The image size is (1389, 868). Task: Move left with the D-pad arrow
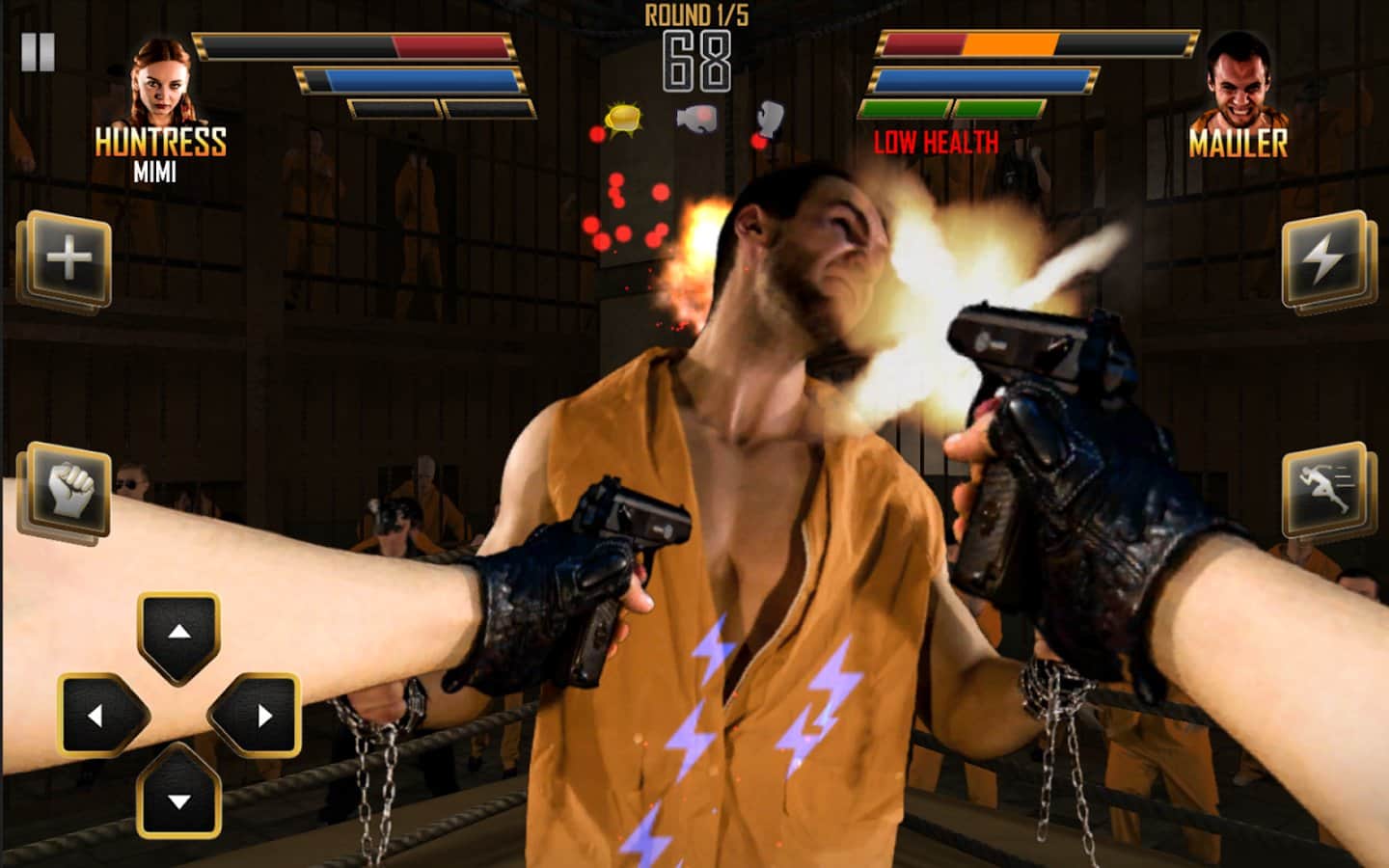(98, 715)
